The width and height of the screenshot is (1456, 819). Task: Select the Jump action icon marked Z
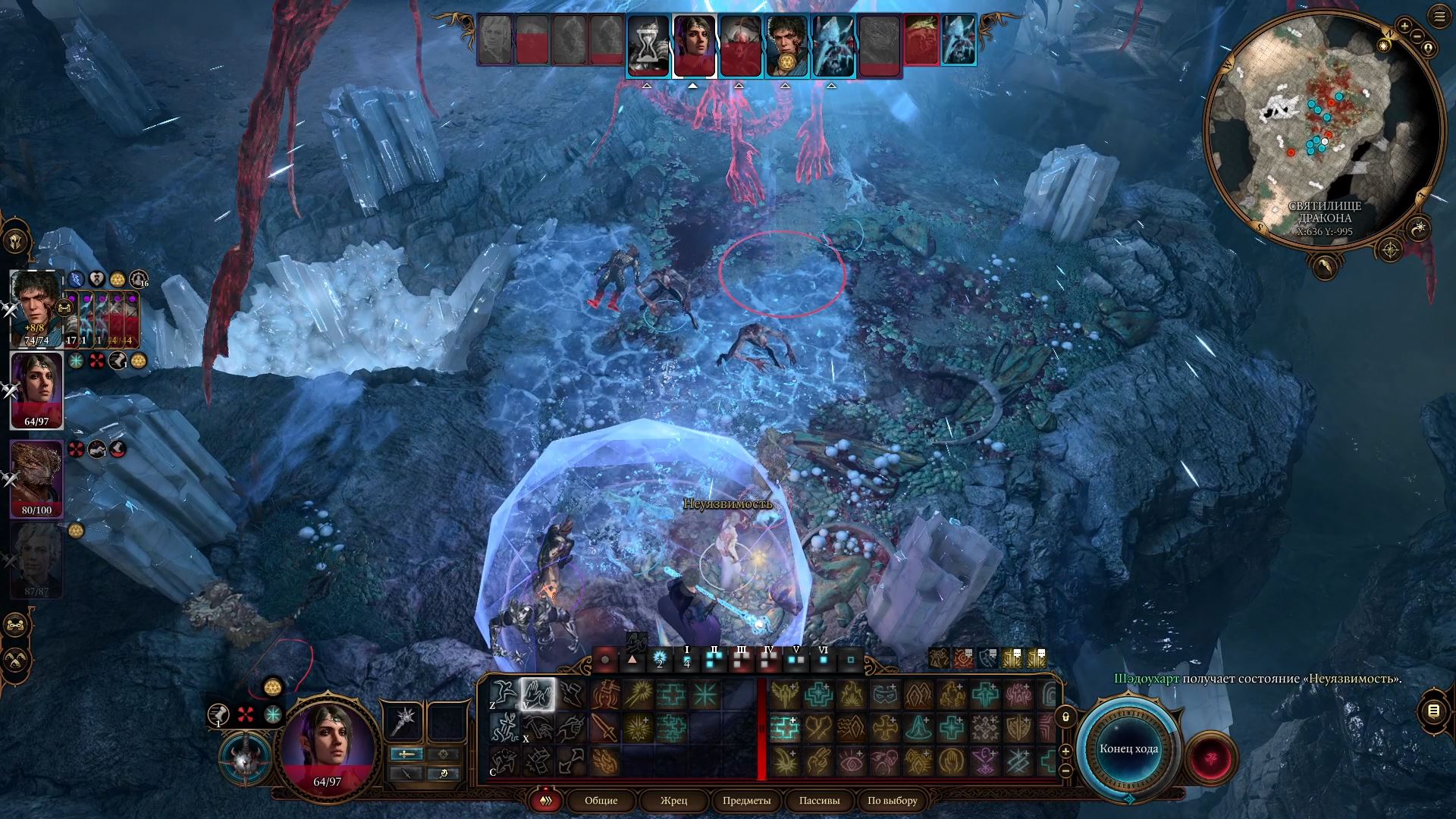[504, 694]
